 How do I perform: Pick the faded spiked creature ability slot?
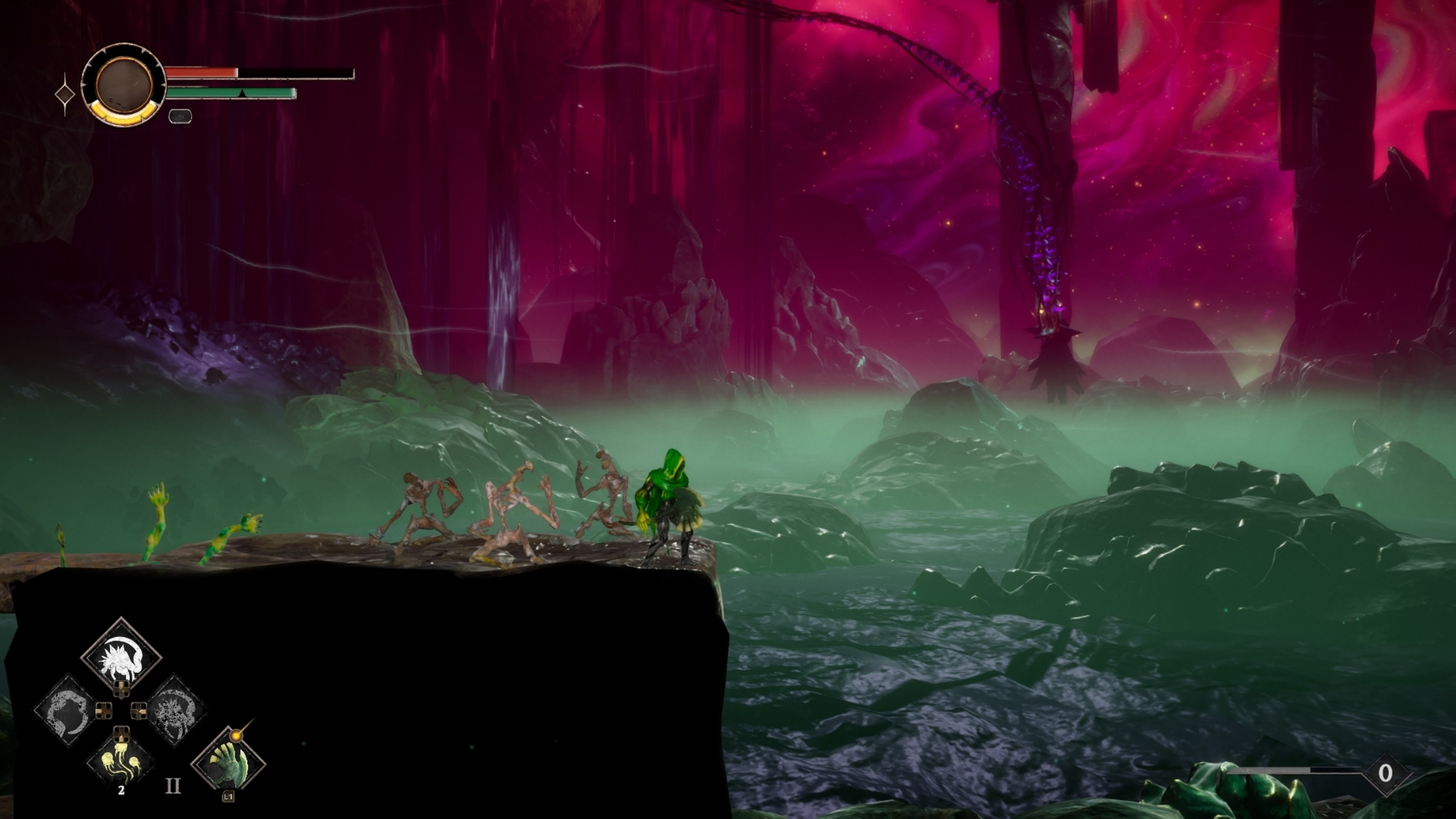[x=175, y=711]
